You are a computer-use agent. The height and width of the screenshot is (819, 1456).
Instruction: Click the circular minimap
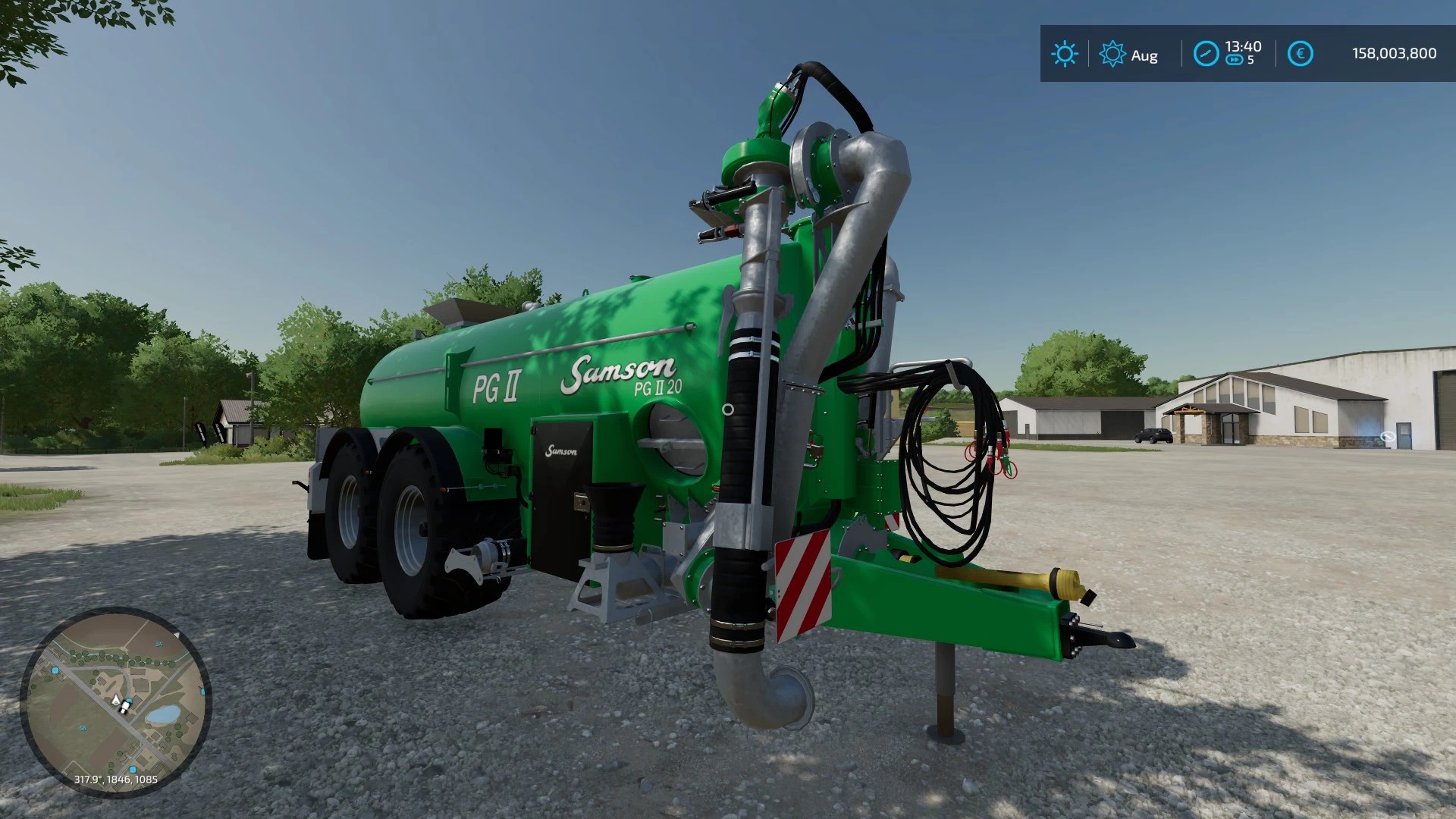(115, 702)
